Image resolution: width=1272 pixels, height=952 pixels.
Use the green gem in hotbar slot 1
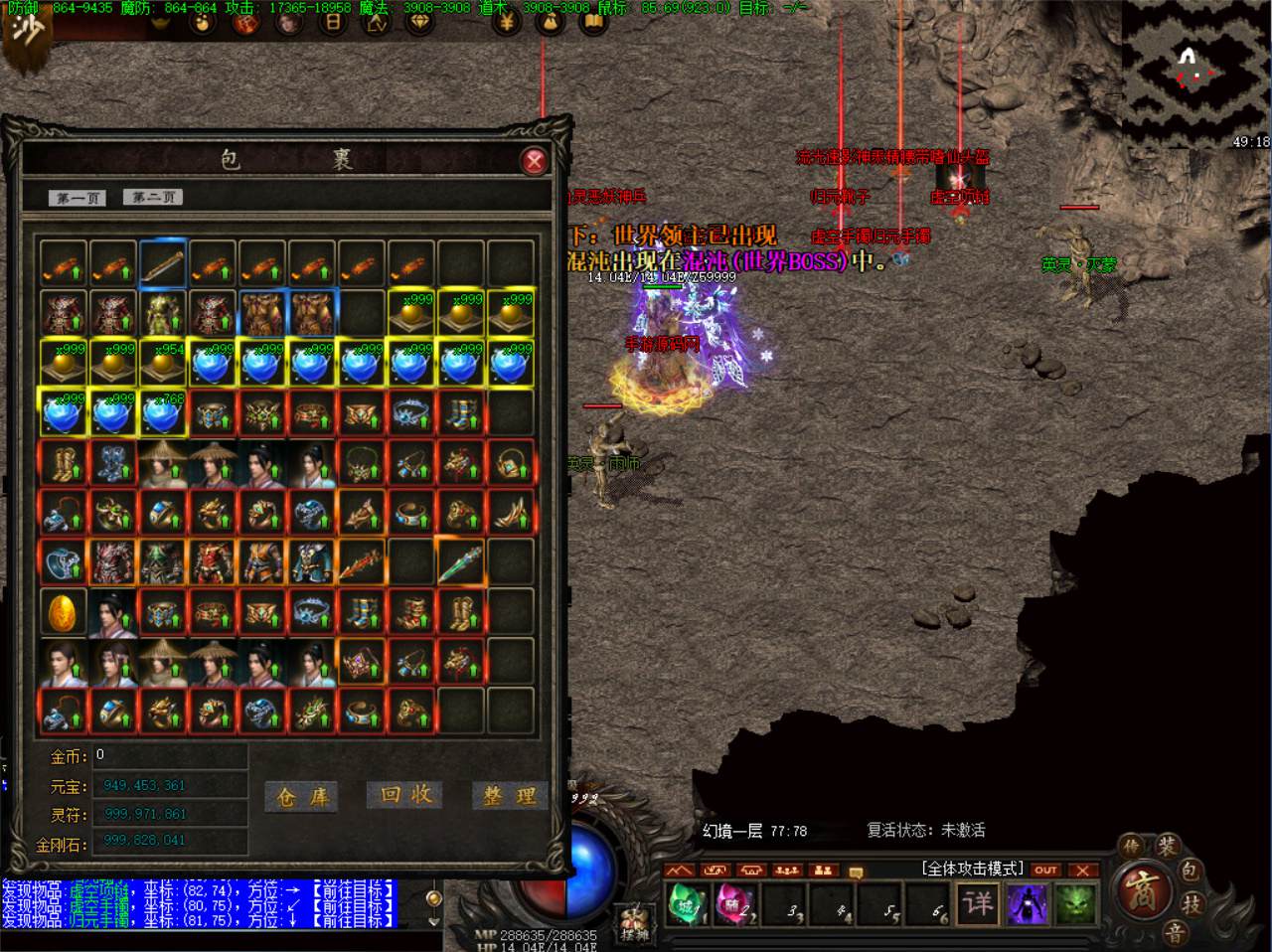(x=686, y=904)
